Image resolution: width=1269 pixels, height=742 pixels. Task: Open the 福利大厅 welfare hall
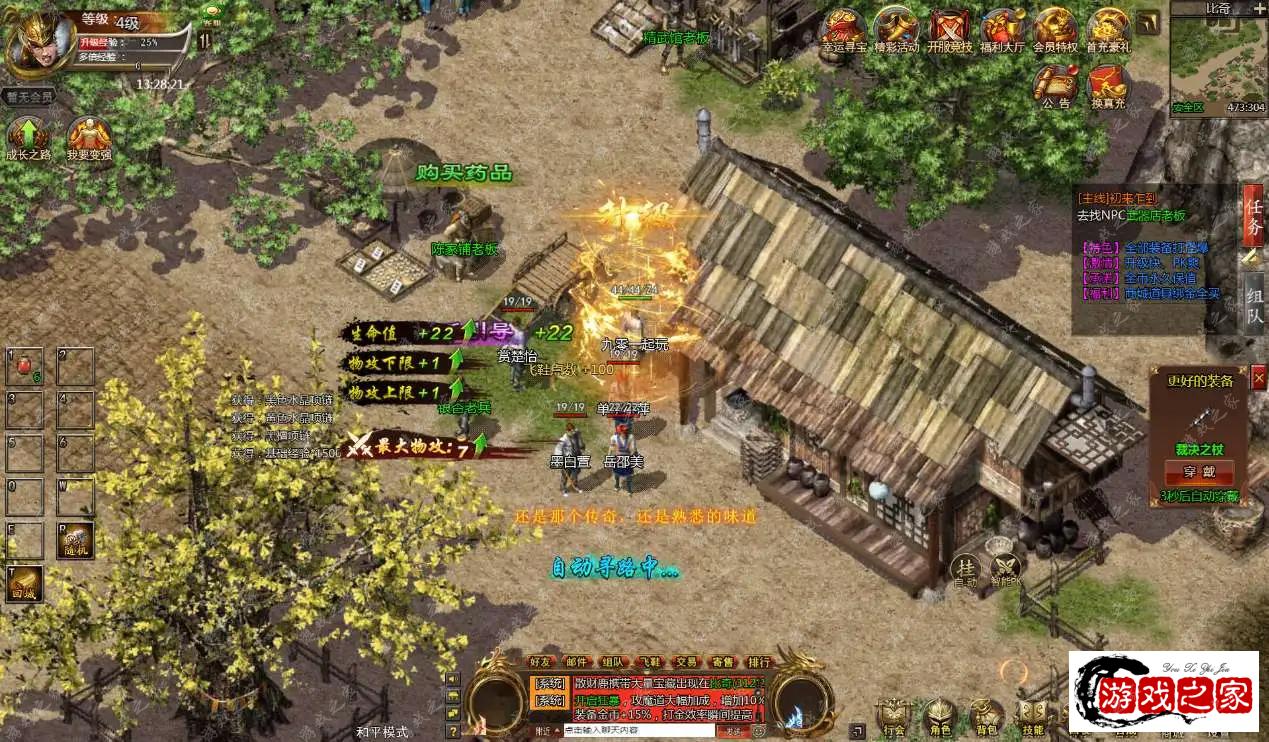(x=1002, y=30)
